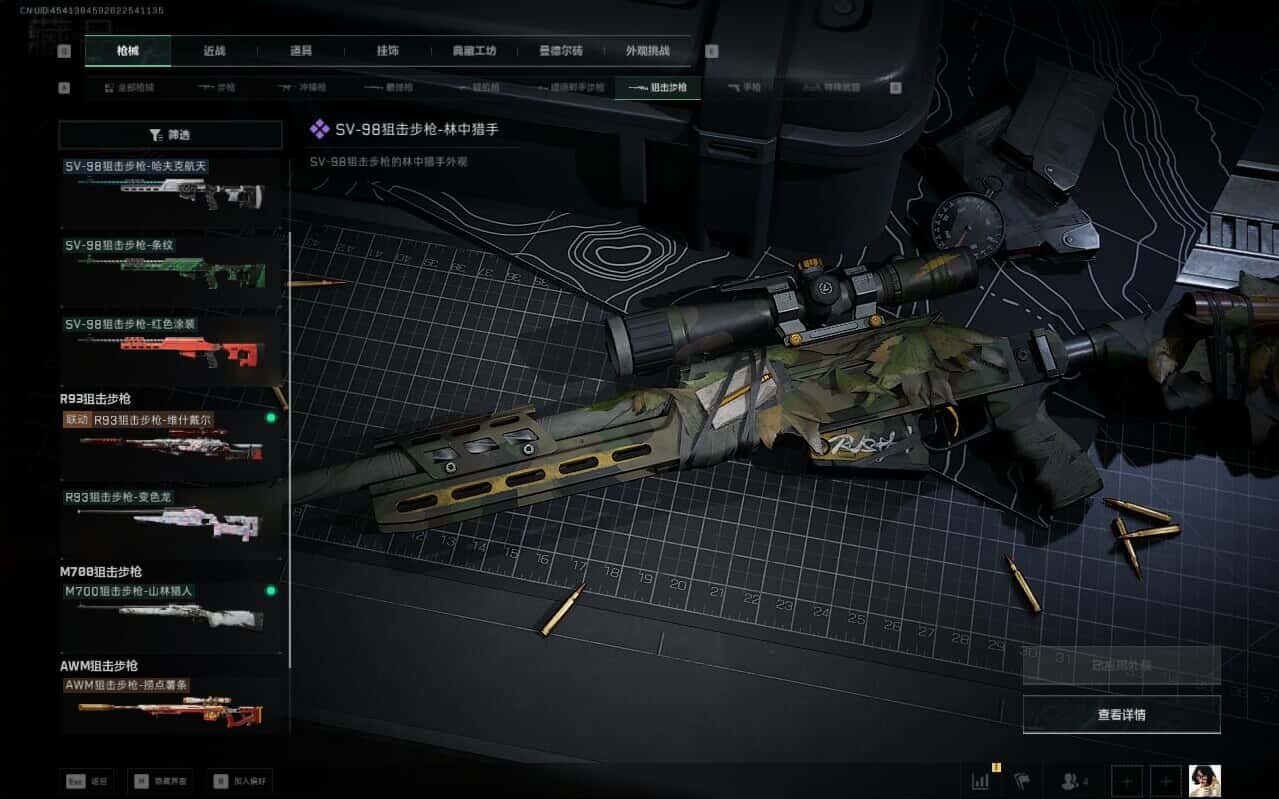Open the 曼德尔砖 tab
Screen dimensions: 1279x799
pos(560,51)
